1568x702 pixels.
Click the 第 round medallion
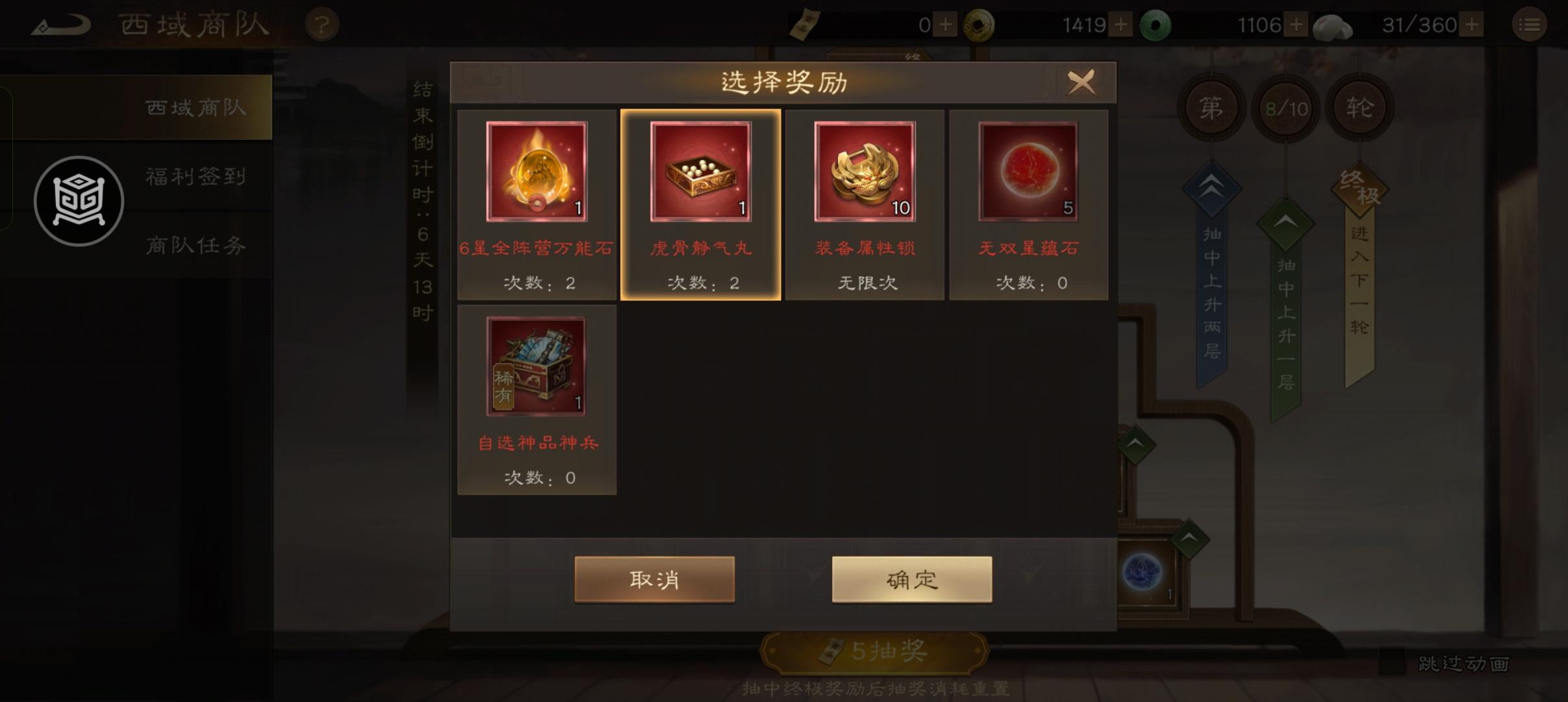tap(1211, 108)
